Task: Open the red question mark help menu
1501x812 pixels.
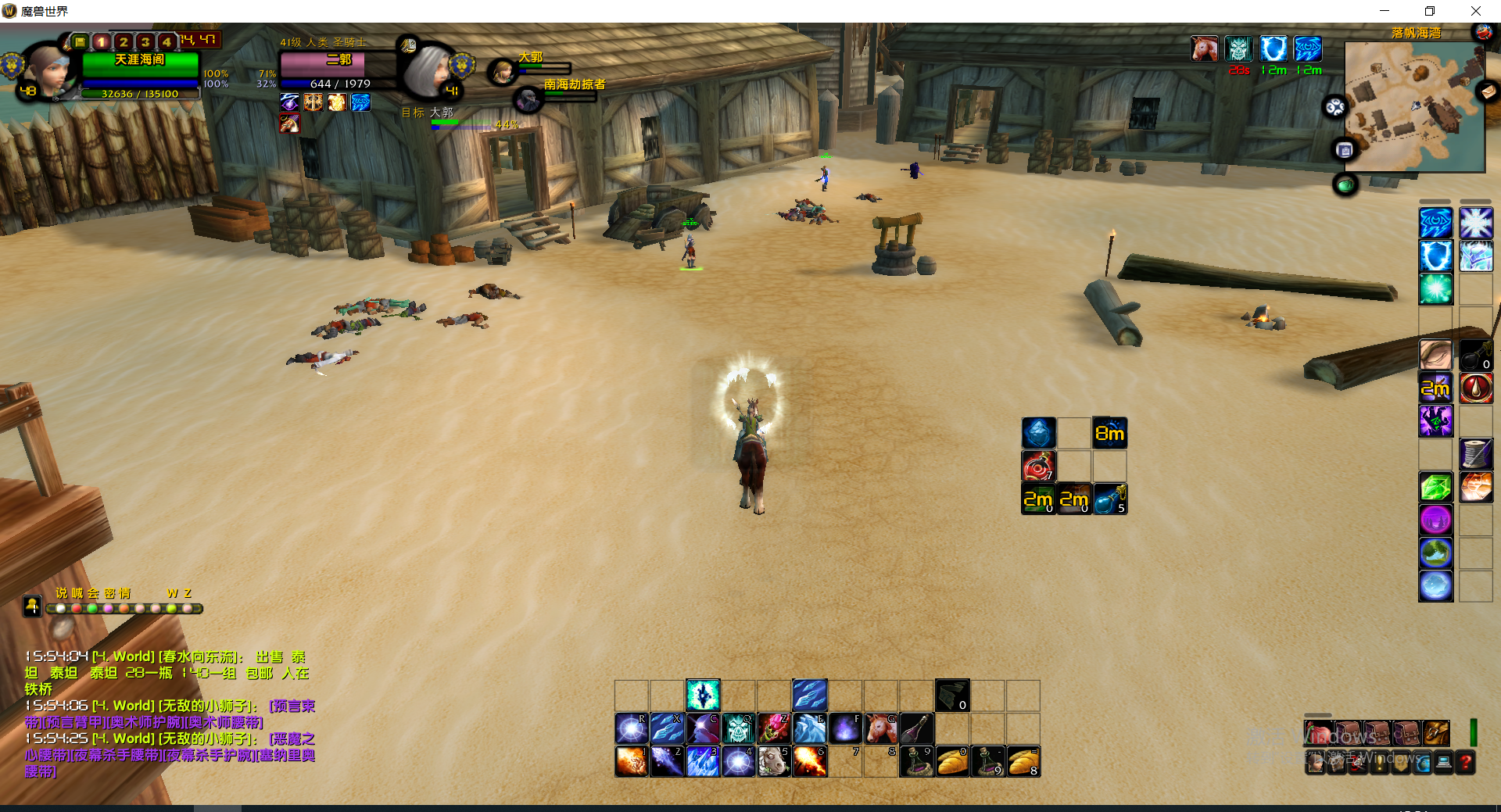Action: [x=1466, y=762]
